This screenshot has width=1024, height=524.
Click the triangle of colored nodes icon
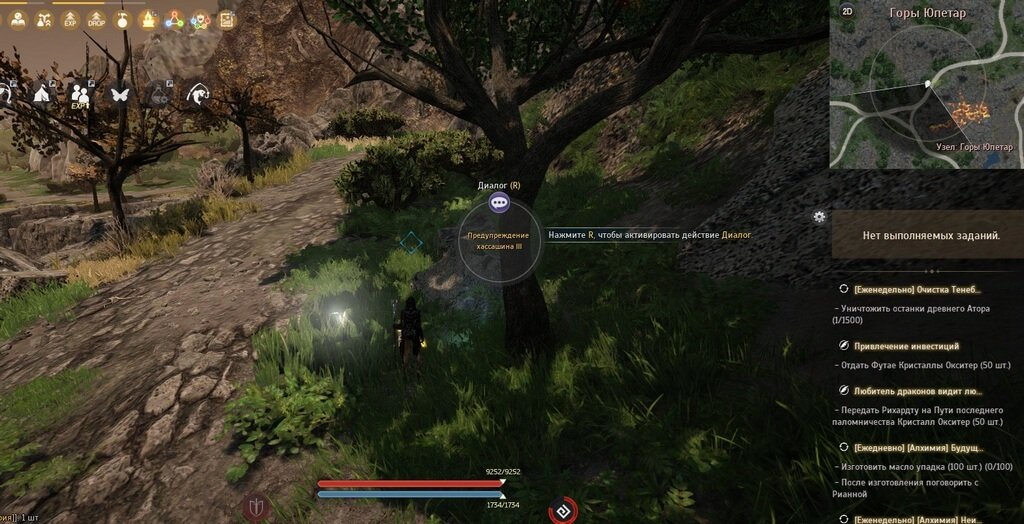click(174, 19)
